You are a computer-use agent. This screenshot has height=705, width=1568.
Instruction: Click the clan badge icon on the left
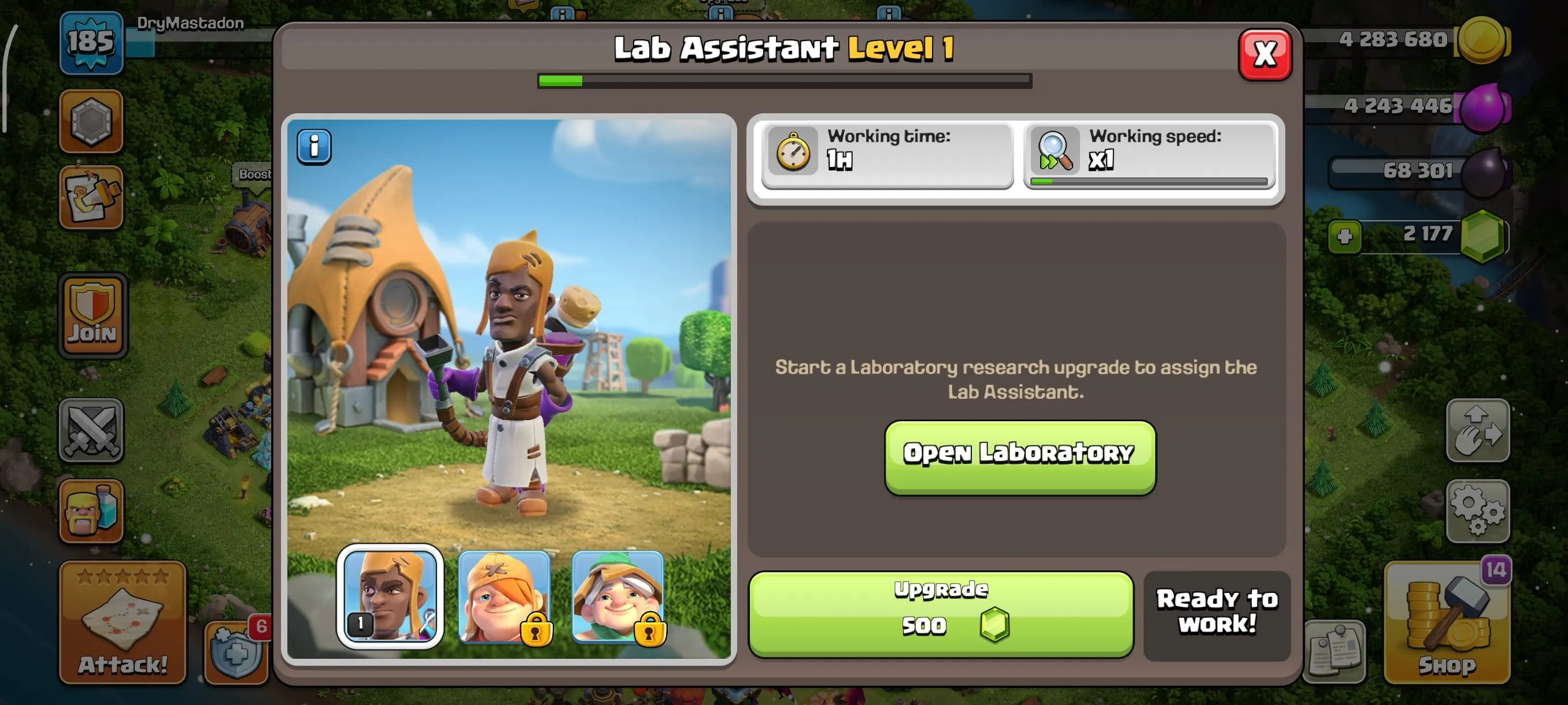92,122
